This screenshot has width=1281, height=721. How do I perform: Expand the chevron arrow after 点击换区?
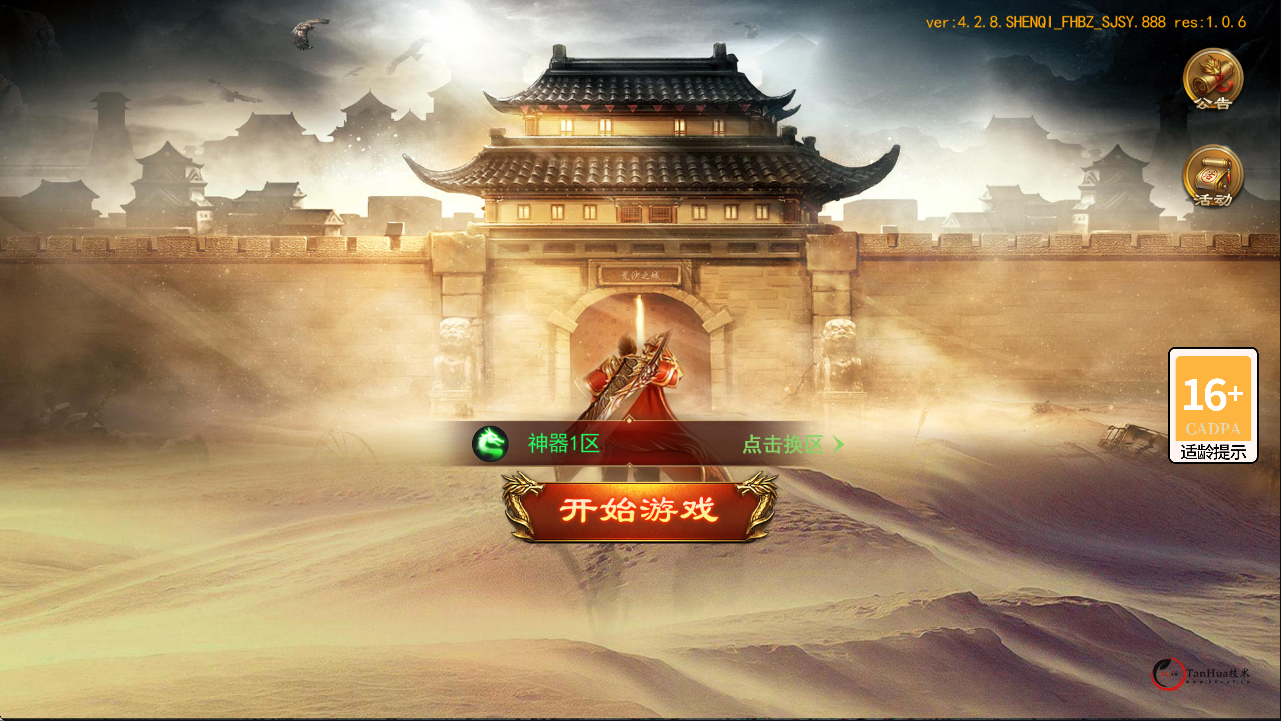[x=838, y=443]
